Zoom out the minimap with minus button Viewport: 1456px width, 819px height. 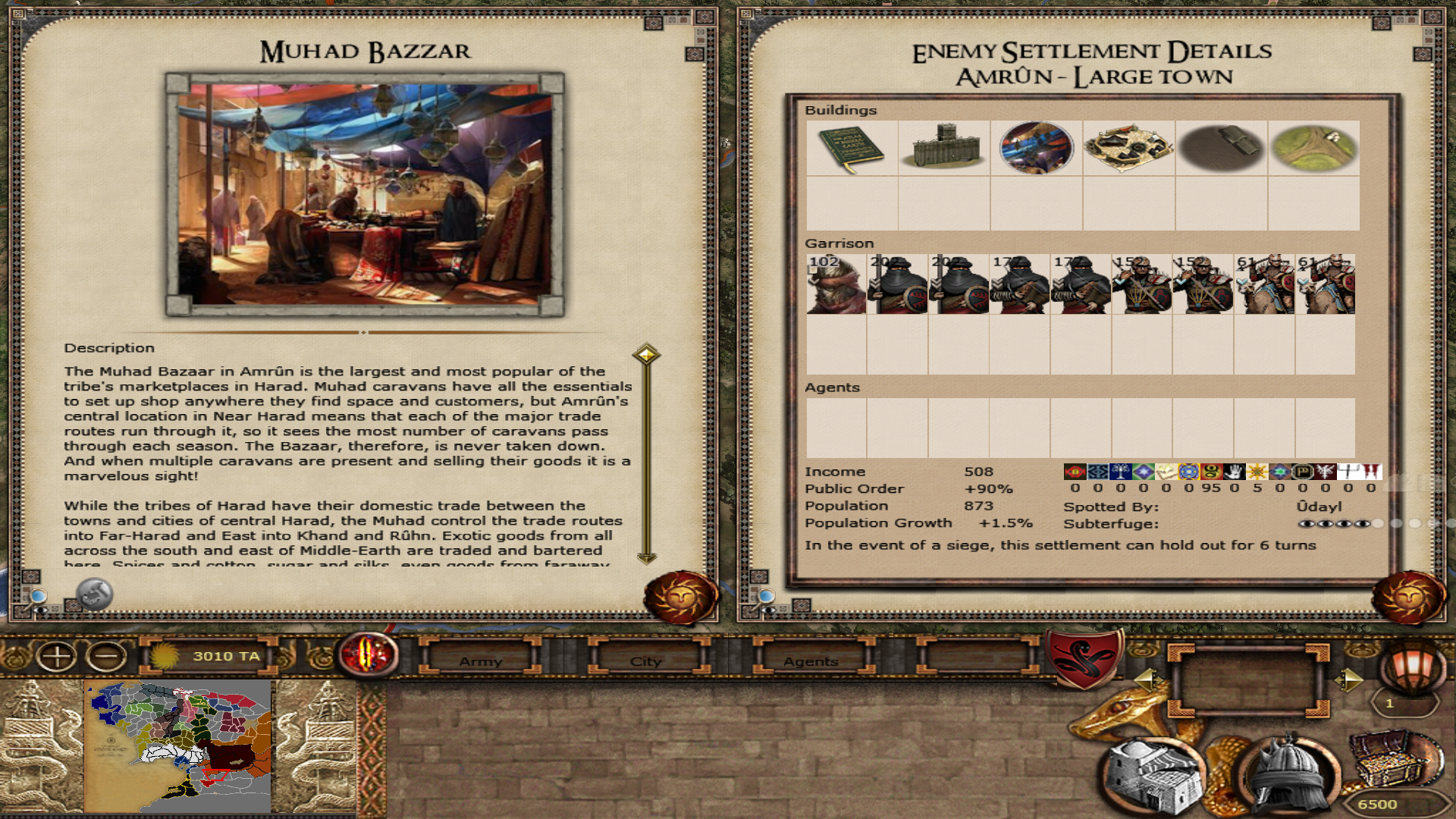pos(107,657)
